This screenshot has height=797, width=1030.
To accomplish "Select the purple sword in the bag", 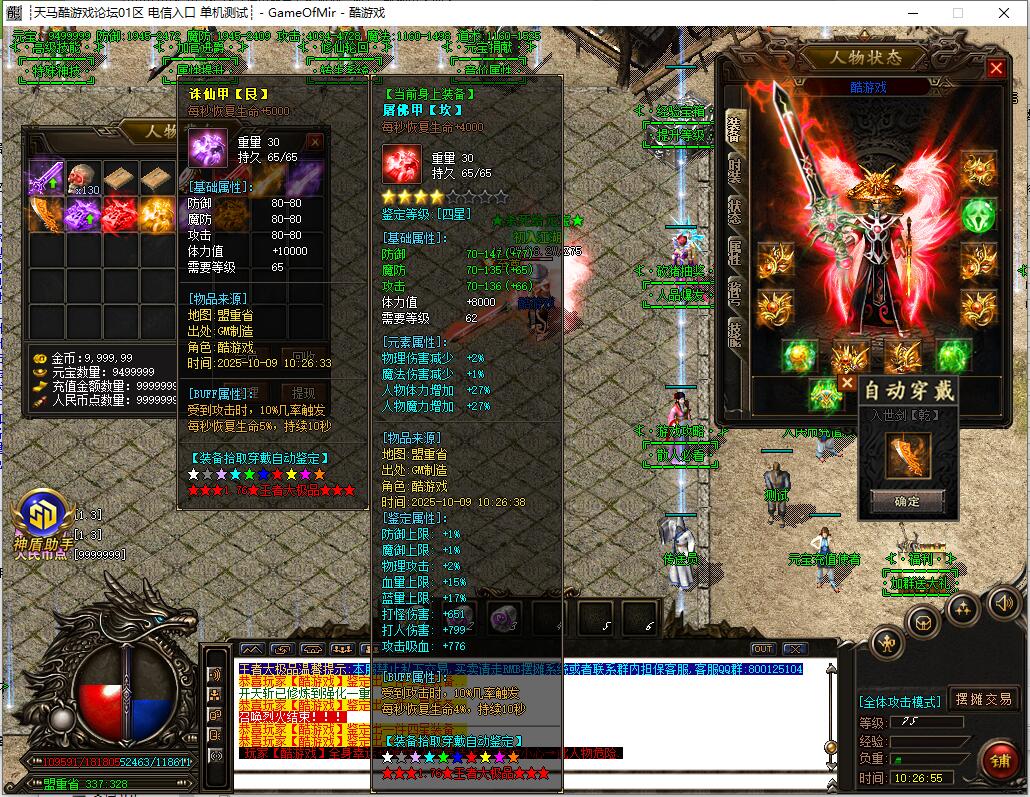I will pos(46,179).
